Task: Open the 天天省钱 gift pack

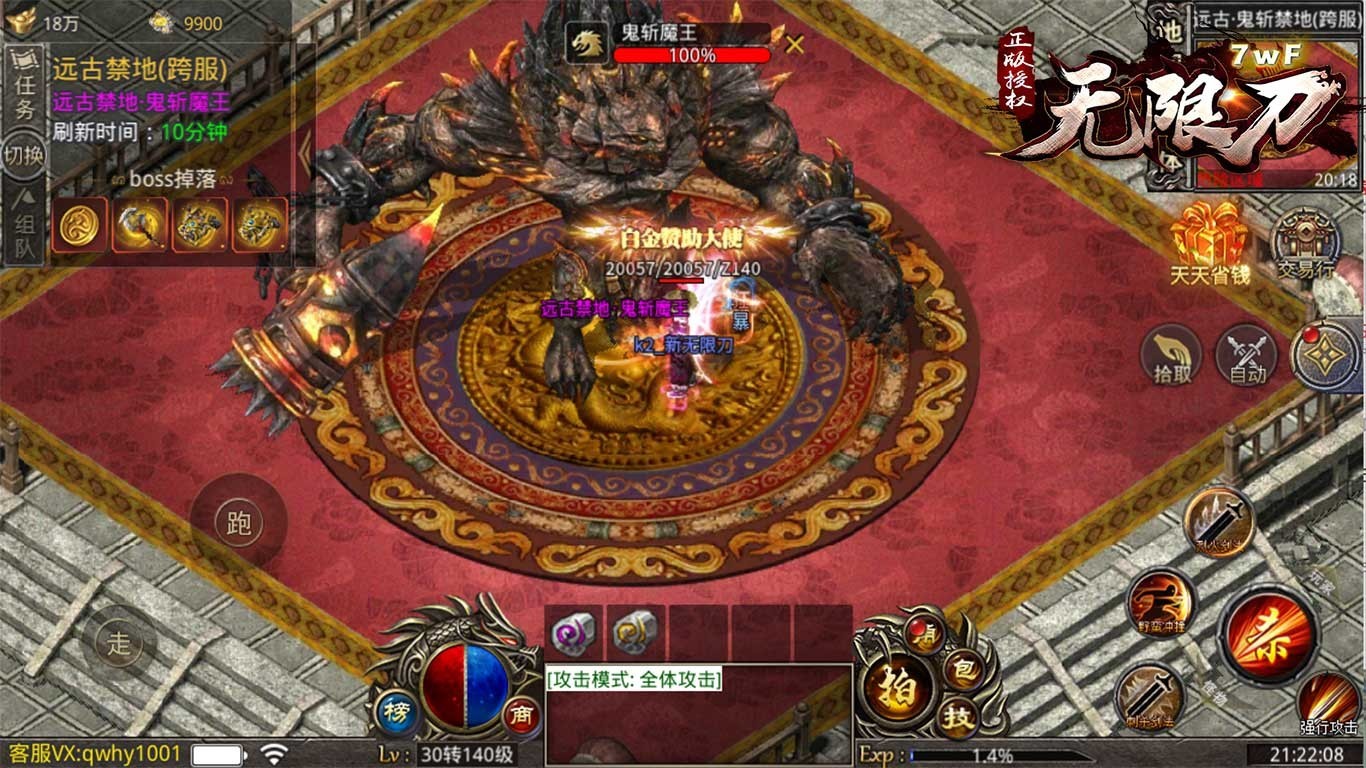Action: tap(1209, 240)
